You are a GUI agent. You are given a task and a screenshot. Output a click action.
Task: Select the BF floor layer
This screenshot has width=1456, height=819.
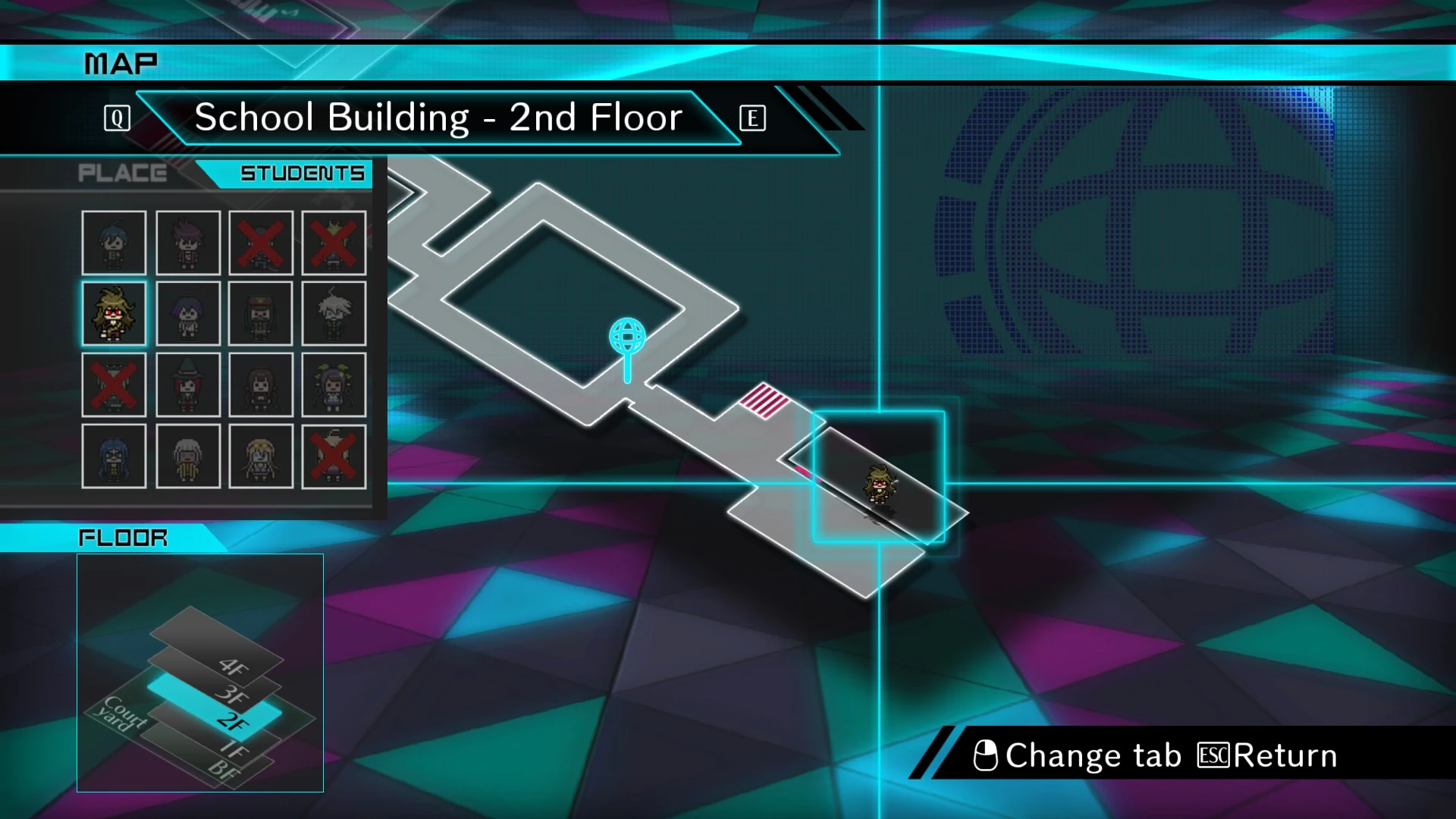click(224, 767)
